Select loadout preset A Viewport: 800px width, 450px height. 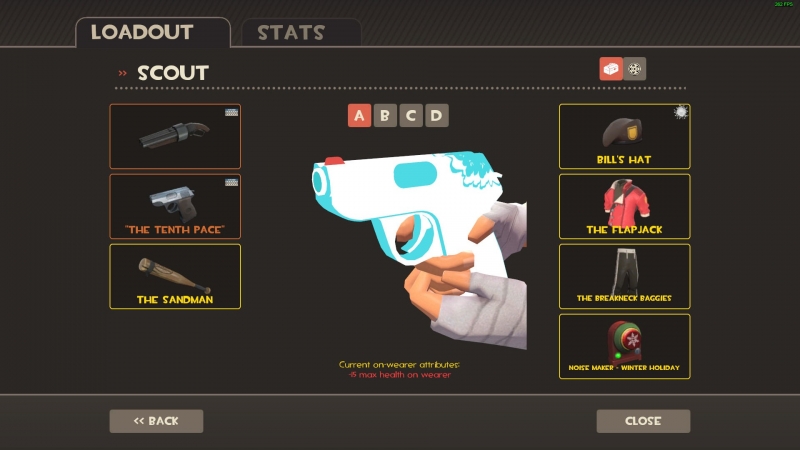360,116
